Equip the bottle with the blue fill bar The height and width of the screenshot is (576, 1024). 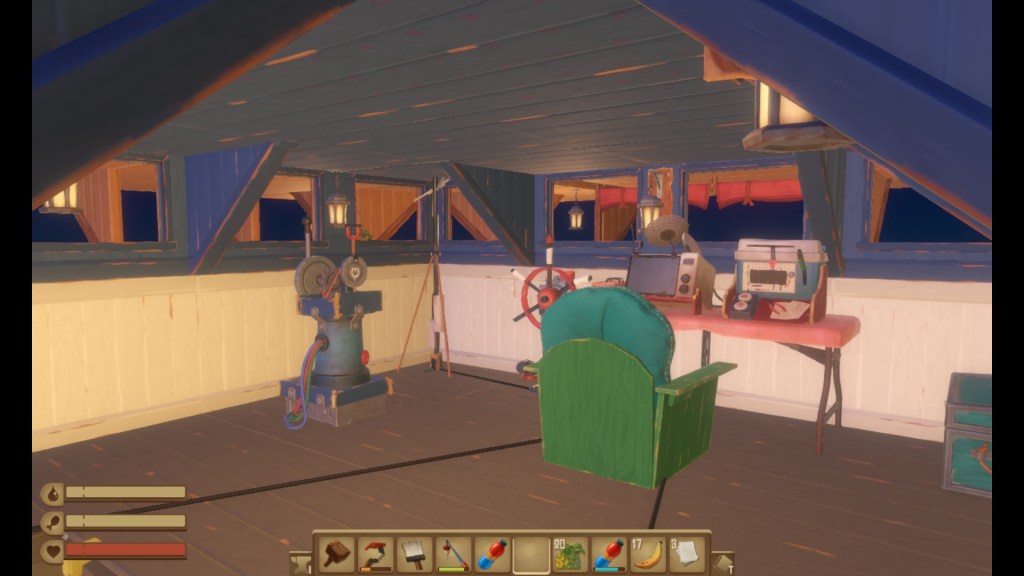[609, 554]
